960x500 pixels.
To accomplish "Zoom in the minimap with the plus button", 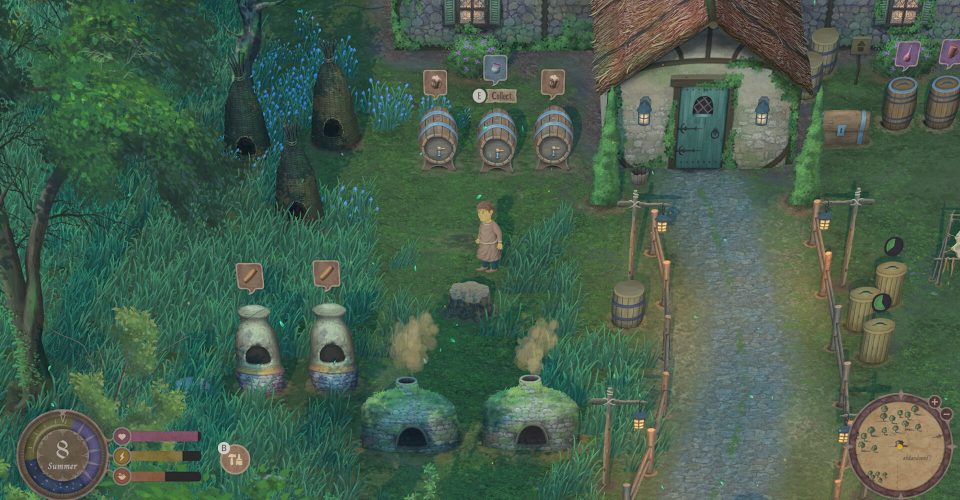I will [x=934, y=402].
